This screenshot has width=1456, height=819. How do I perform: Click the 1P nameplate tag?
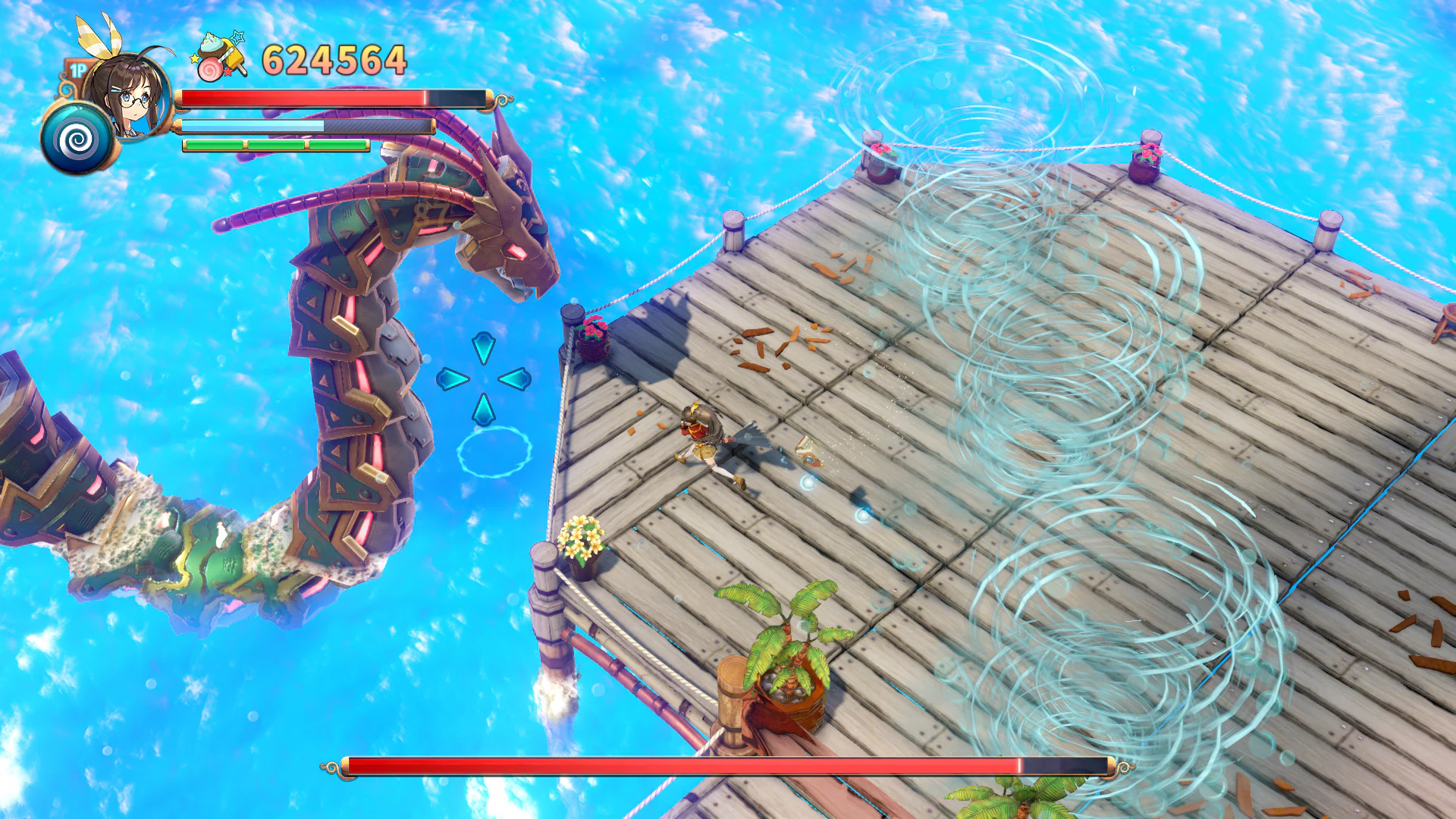(x=77, y=68)
